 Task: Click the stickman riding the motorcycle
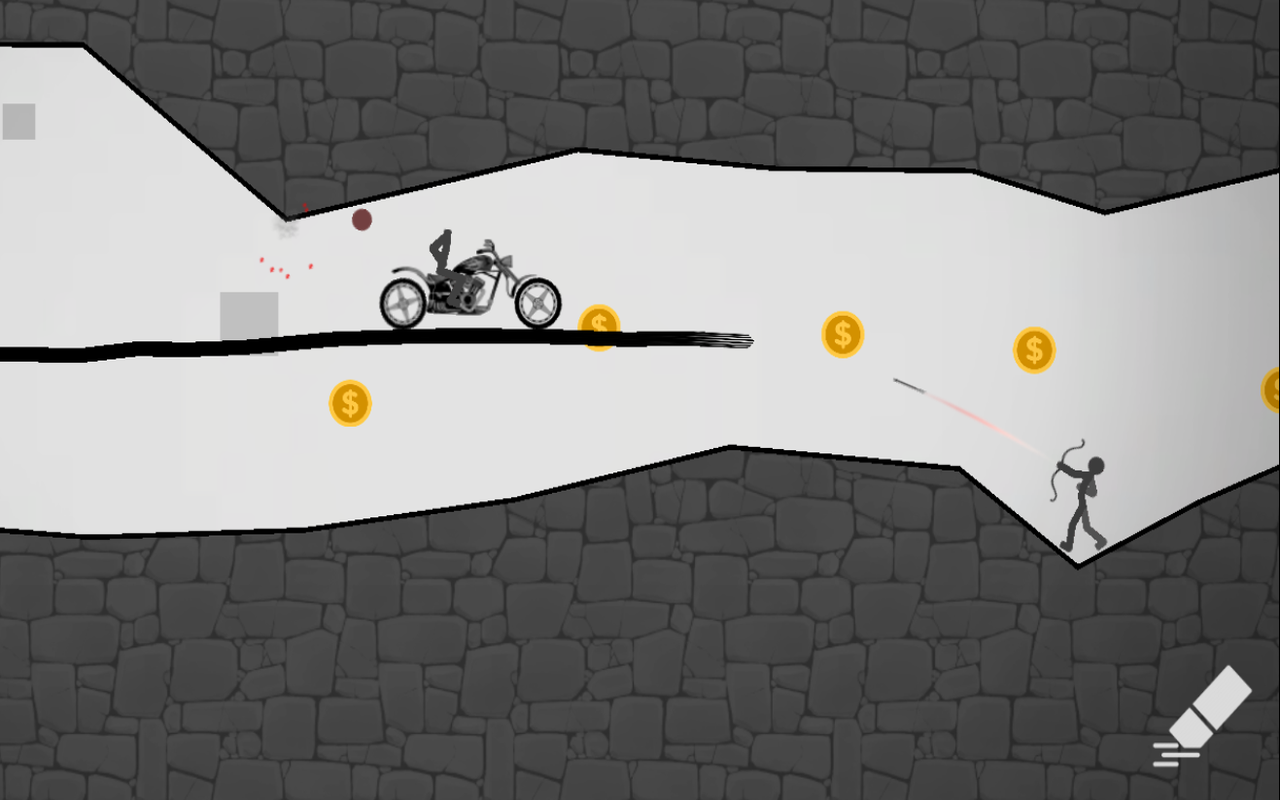coord(443,259)
